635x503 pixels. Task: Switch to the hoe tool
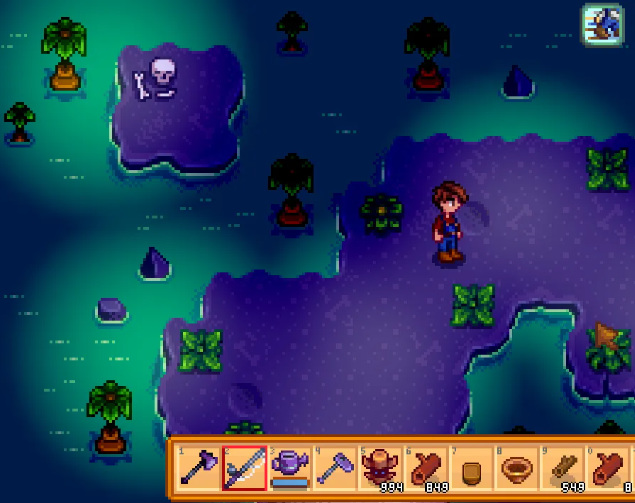(x=336, y=468)
